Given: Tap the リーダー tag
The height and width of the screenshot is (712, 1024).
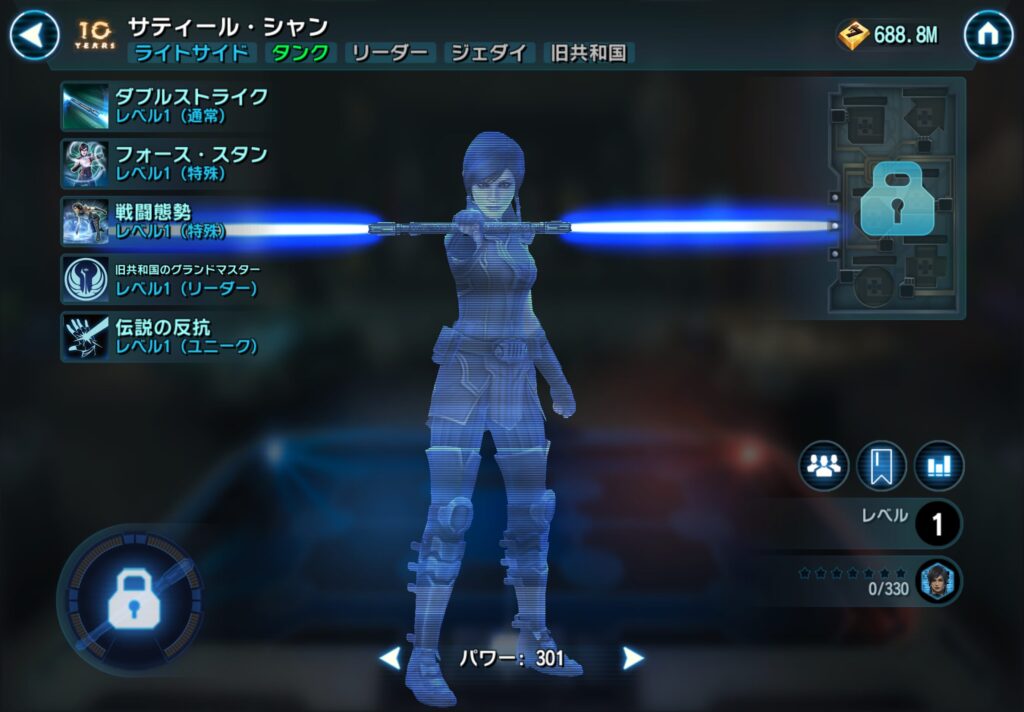Looking at the screenshot, I should pyautogui.click(x=391, y=54).
